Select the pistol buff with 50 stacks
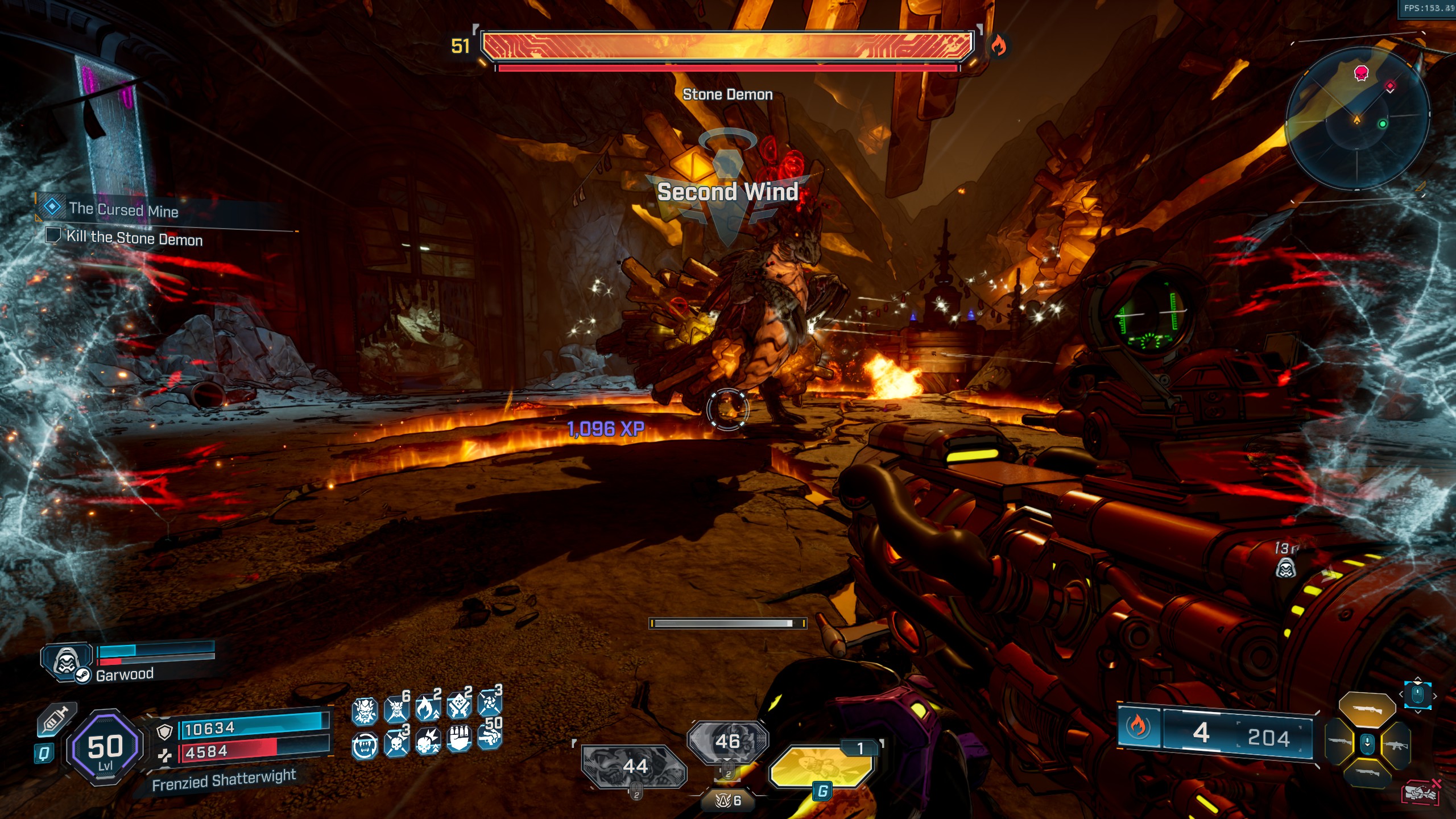Screen dimensions: 1456x819 [x=489, y=737]
